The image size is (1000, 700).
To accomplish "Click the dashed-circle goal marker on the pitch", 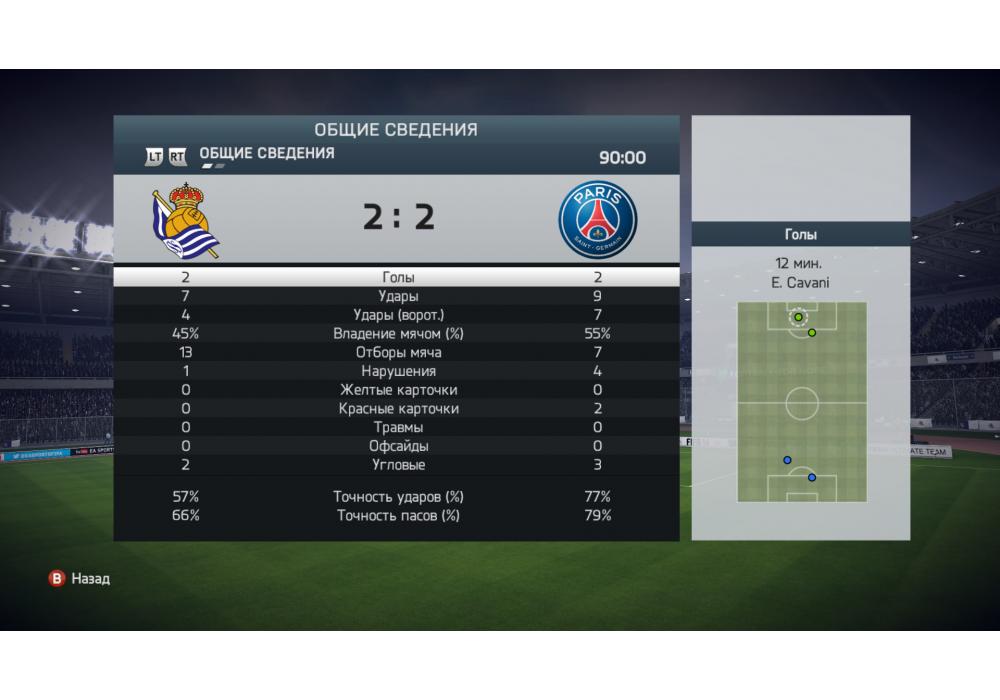I will point(798,318).
